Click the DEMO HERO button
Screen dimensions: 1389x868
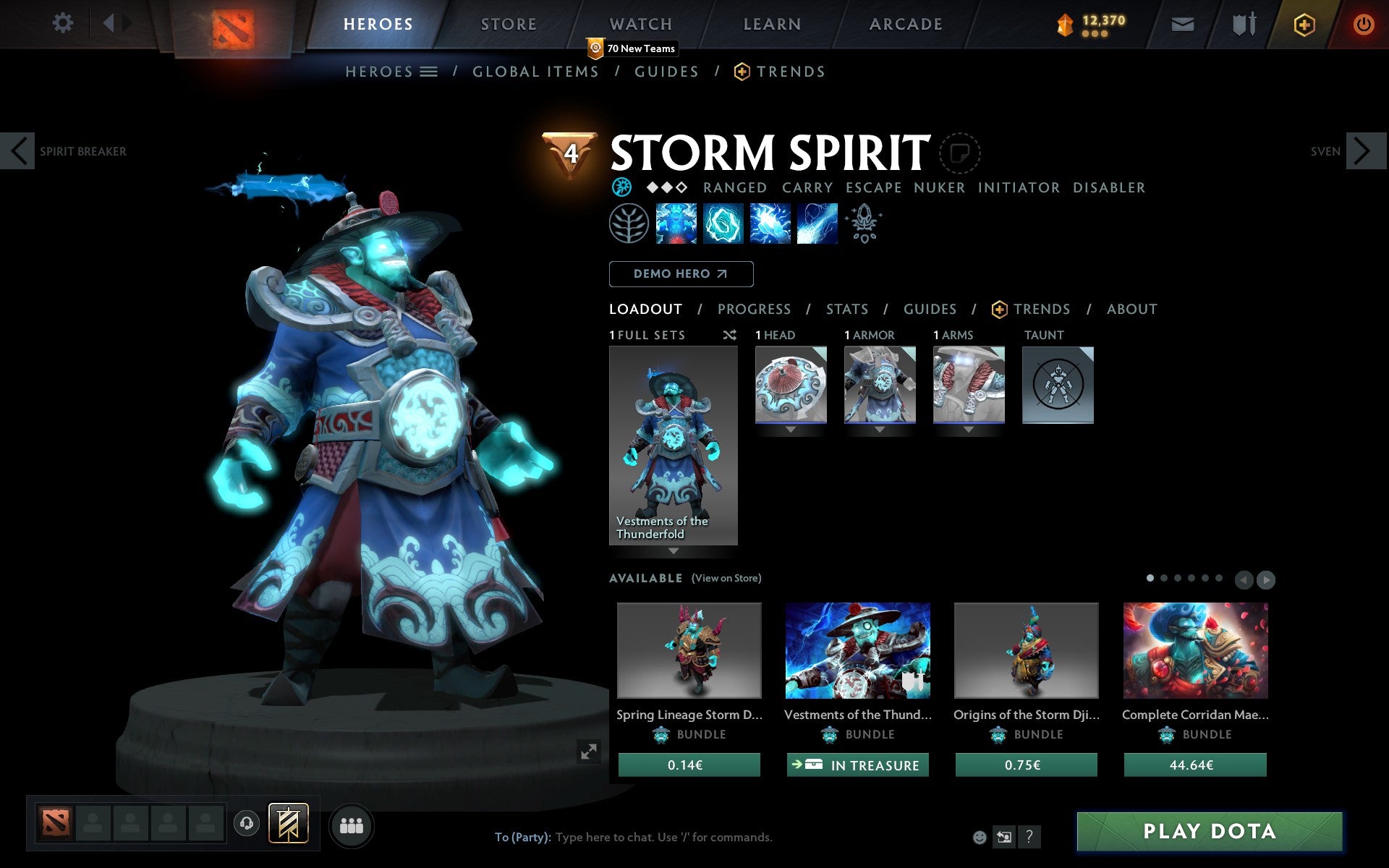point(681,273)
